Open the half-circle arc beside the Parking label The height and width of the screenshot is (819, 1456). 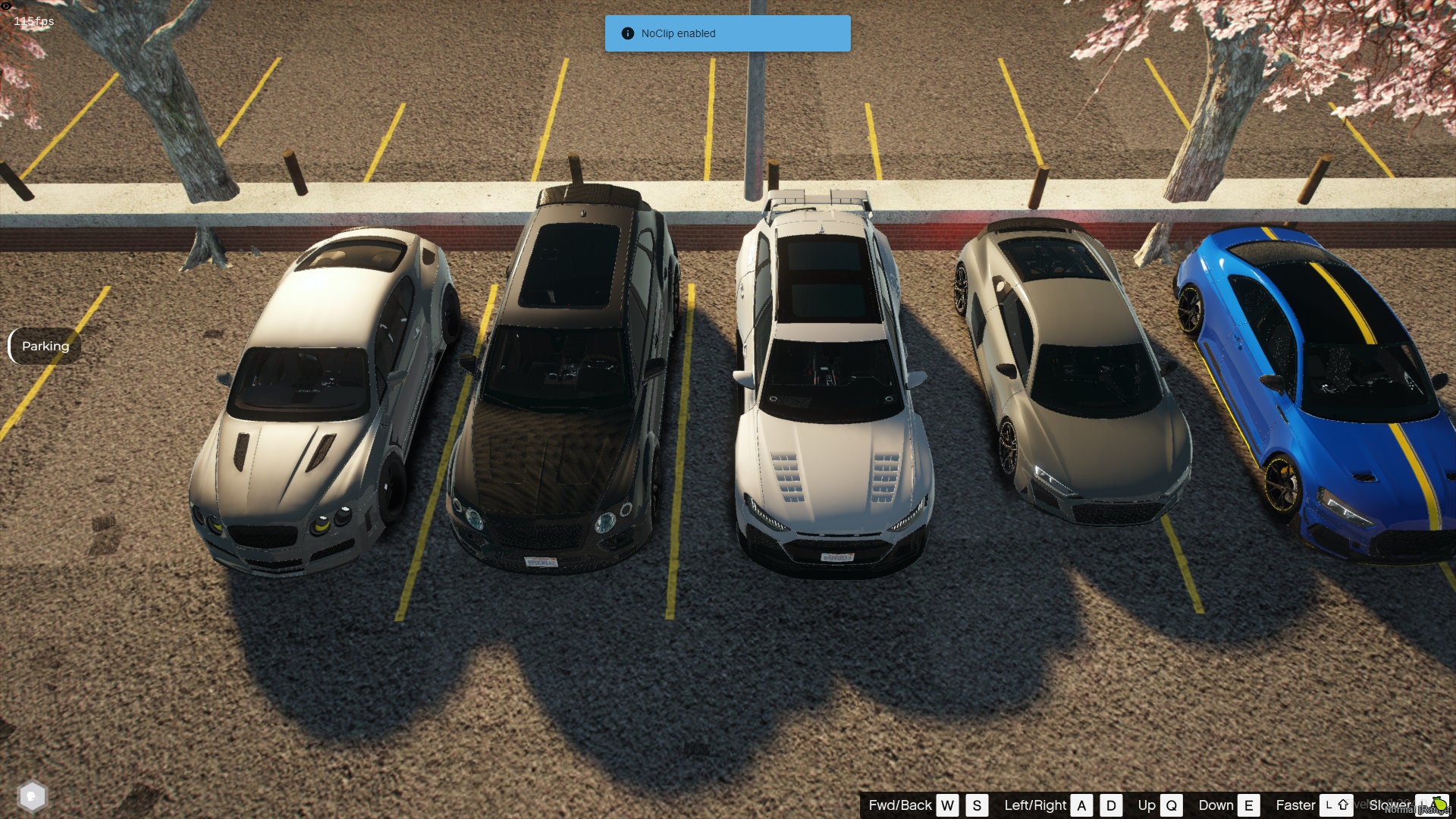11,346
